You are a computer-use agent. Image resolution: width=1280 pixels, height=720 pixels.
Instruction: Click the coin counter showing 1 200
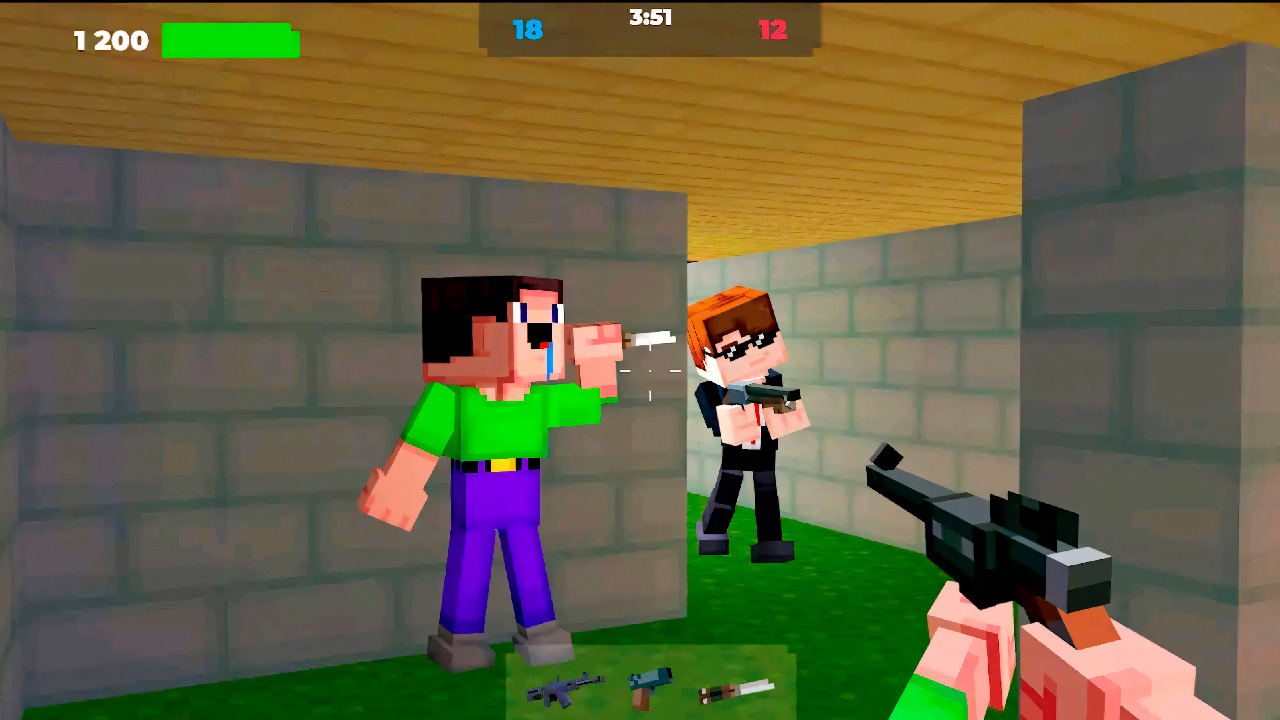click(108, 41)
